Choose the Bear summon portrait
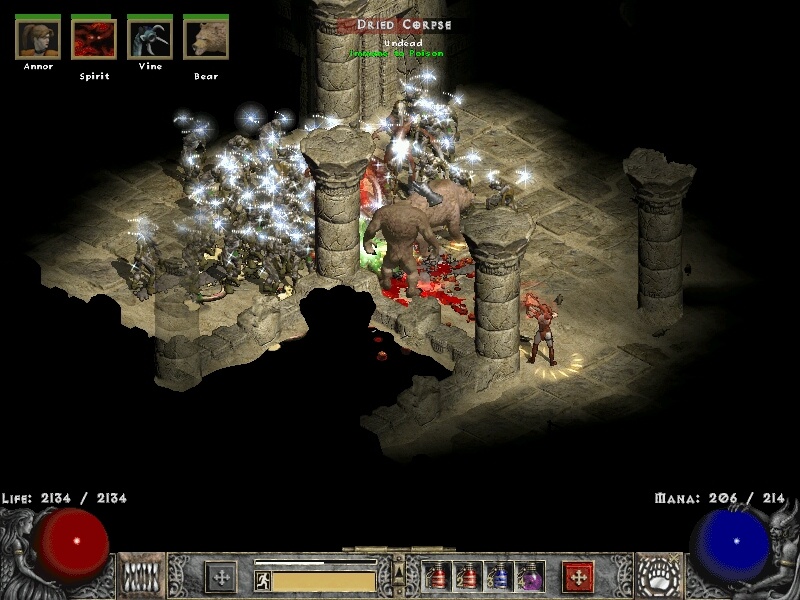The width and height of the screenshot is (800, 600). click(x=206, y=39)
